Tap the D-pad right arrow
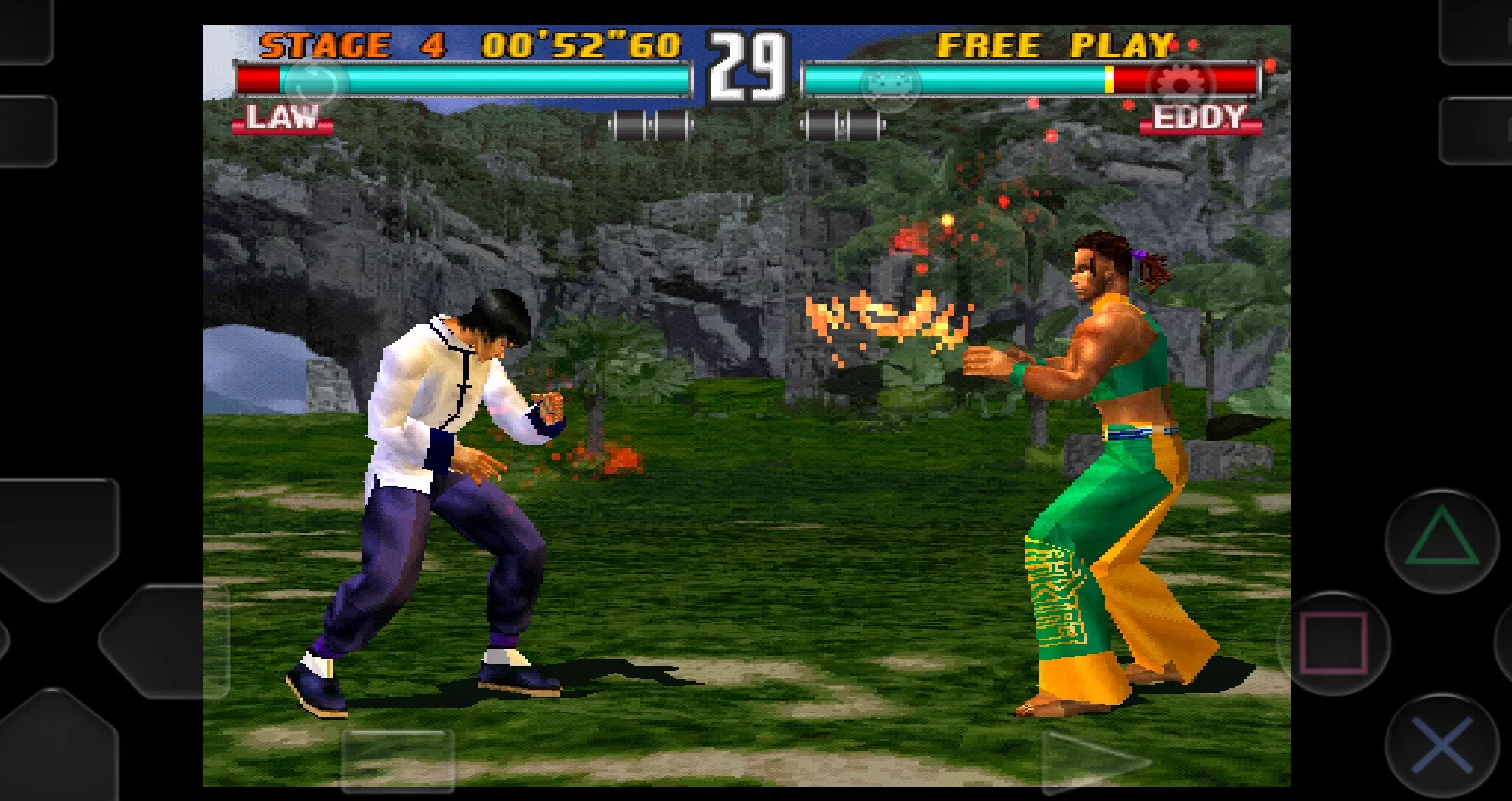 [163, 641]
